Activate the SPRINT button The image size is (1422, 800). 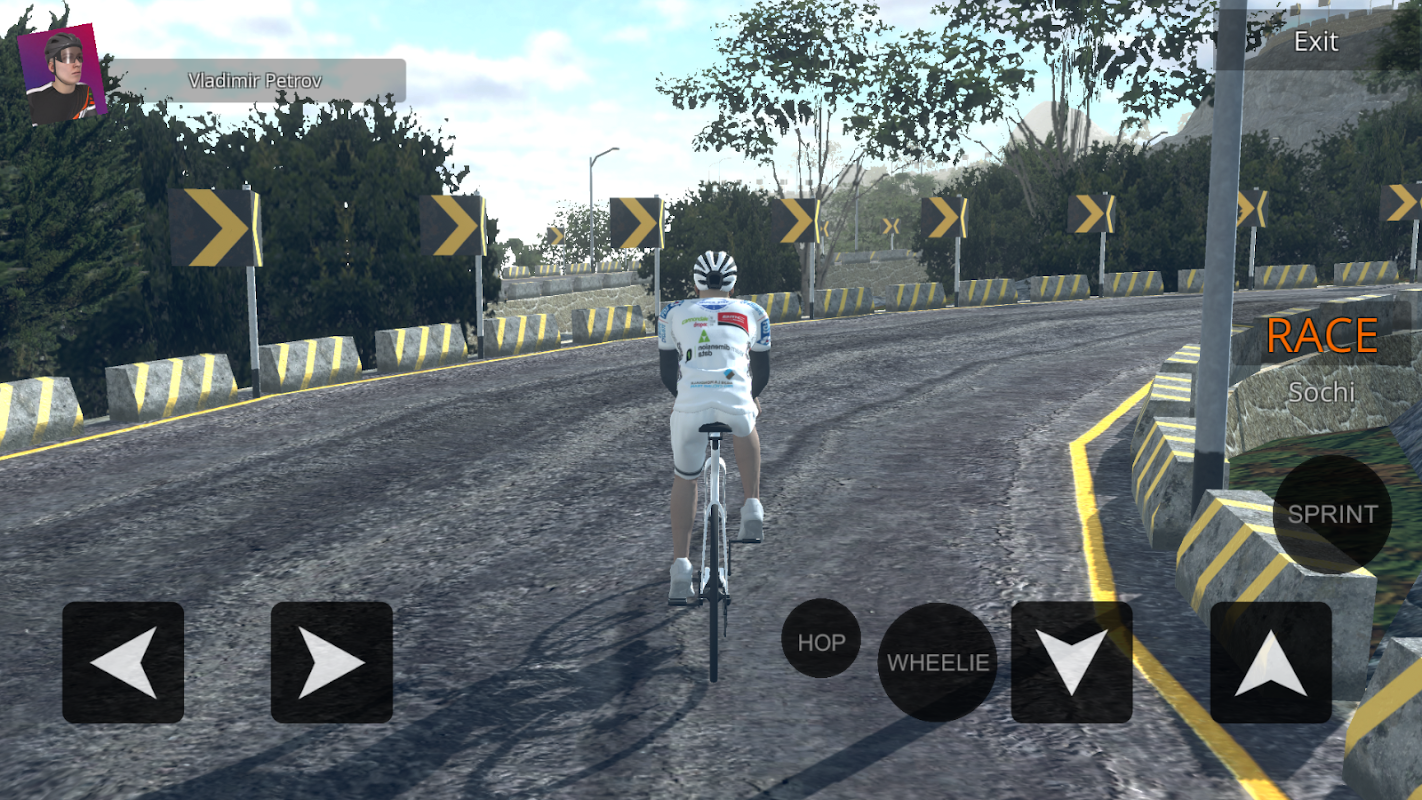click(x=1332, y=514)
